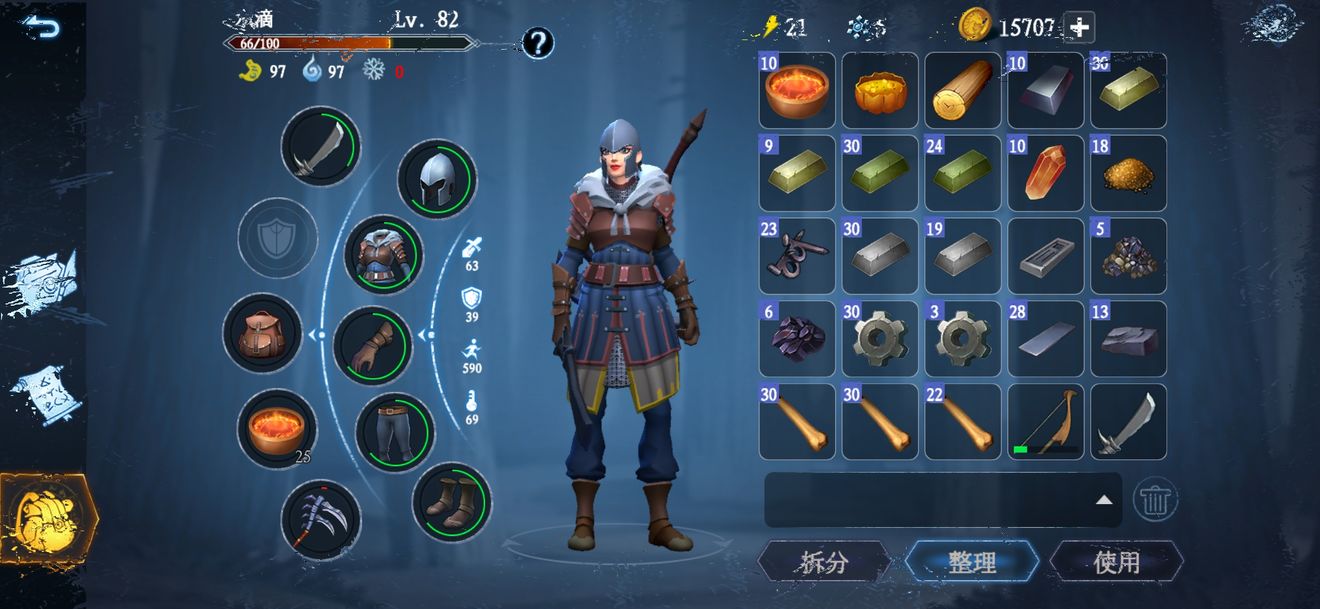Open the leather backpack slot
Screen dimensions: 1320x609
262,334
